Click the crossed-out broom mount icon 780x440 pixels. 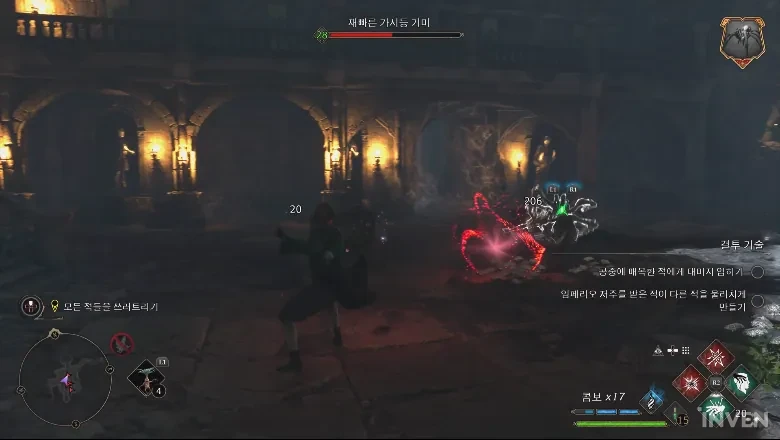(121, 344)
